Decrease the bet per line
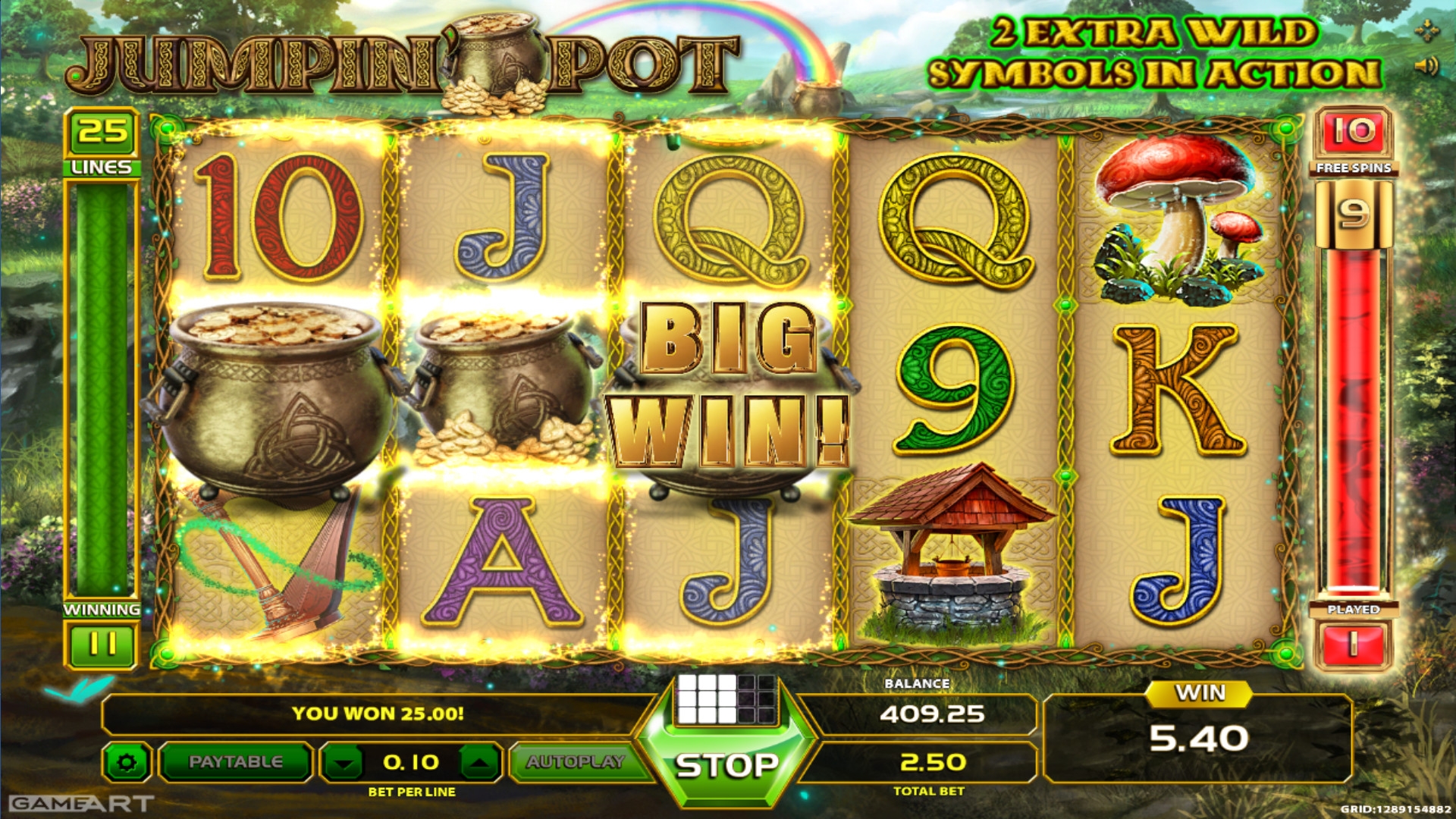 [x=344, y=762]
